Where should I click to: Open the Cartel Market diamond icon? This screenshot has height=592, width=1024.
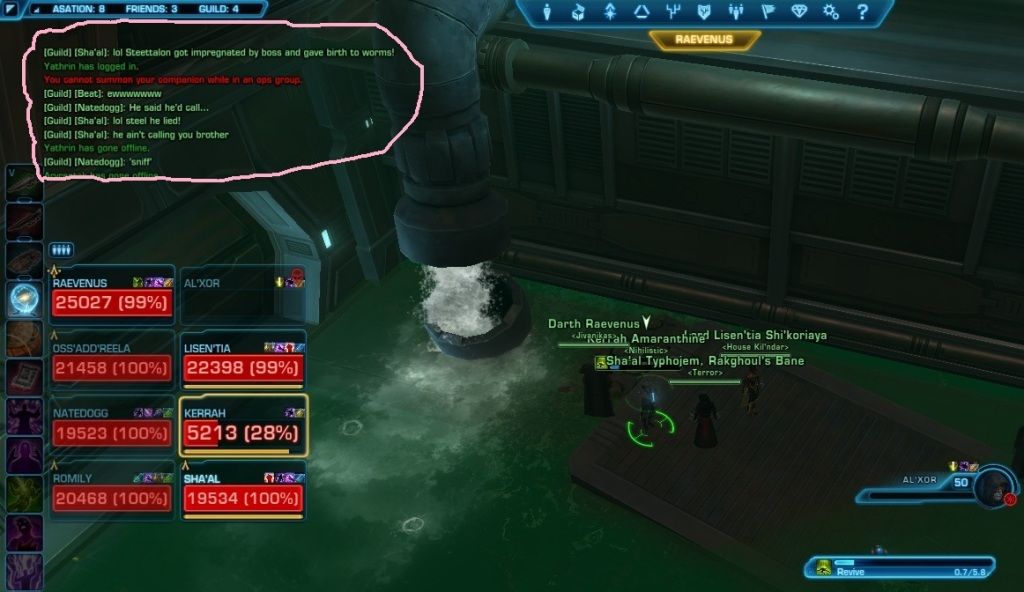pyautogui.click(x=799, y=13)
